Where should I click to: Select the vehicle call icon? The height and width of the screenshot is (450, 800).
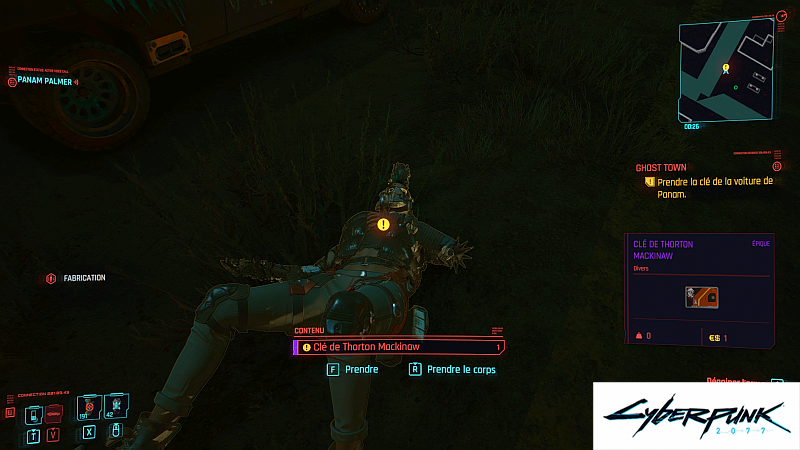54,413
